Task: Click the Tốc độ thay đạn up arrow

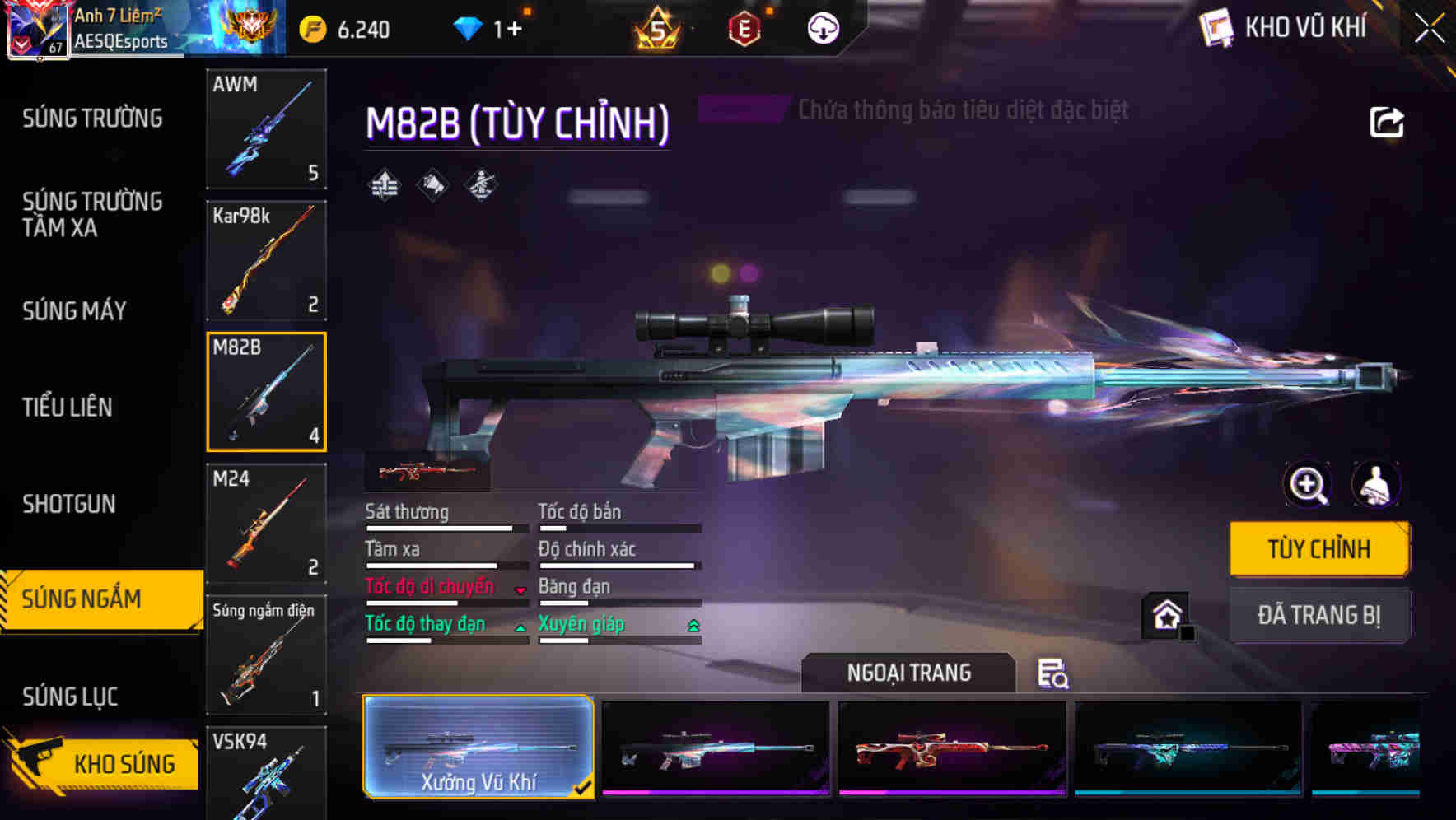Action: click(519, 628)
